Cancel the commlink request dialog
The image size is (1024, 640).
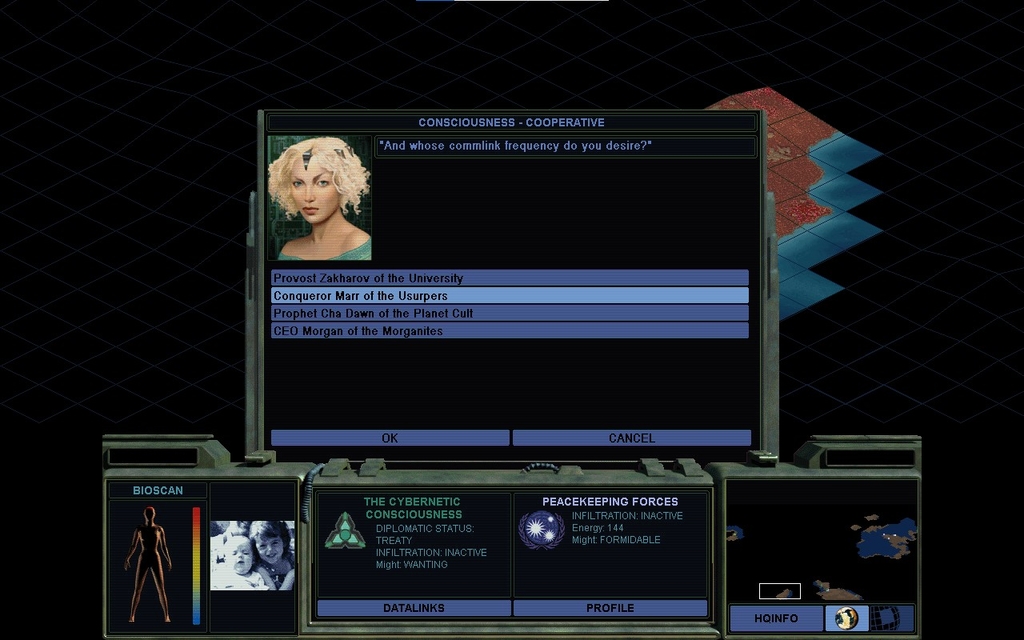point(631,438)
